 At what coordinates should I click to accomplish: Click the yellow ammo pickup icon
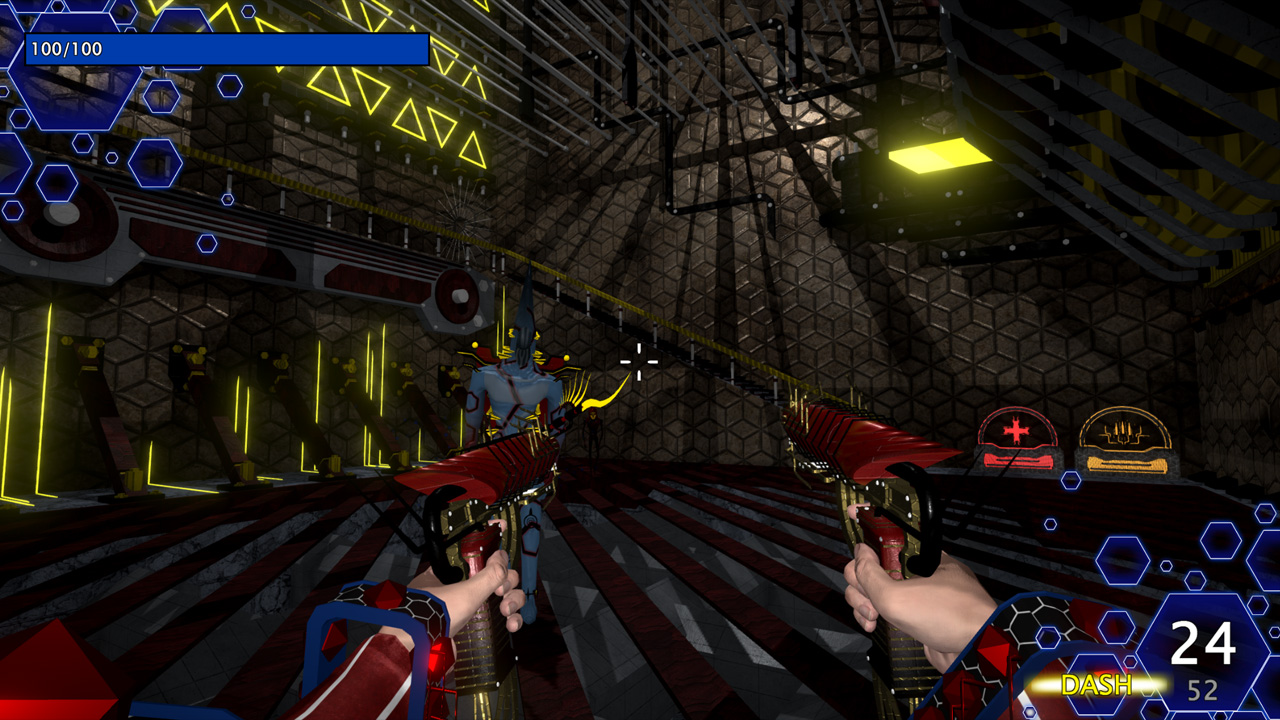1124,432
